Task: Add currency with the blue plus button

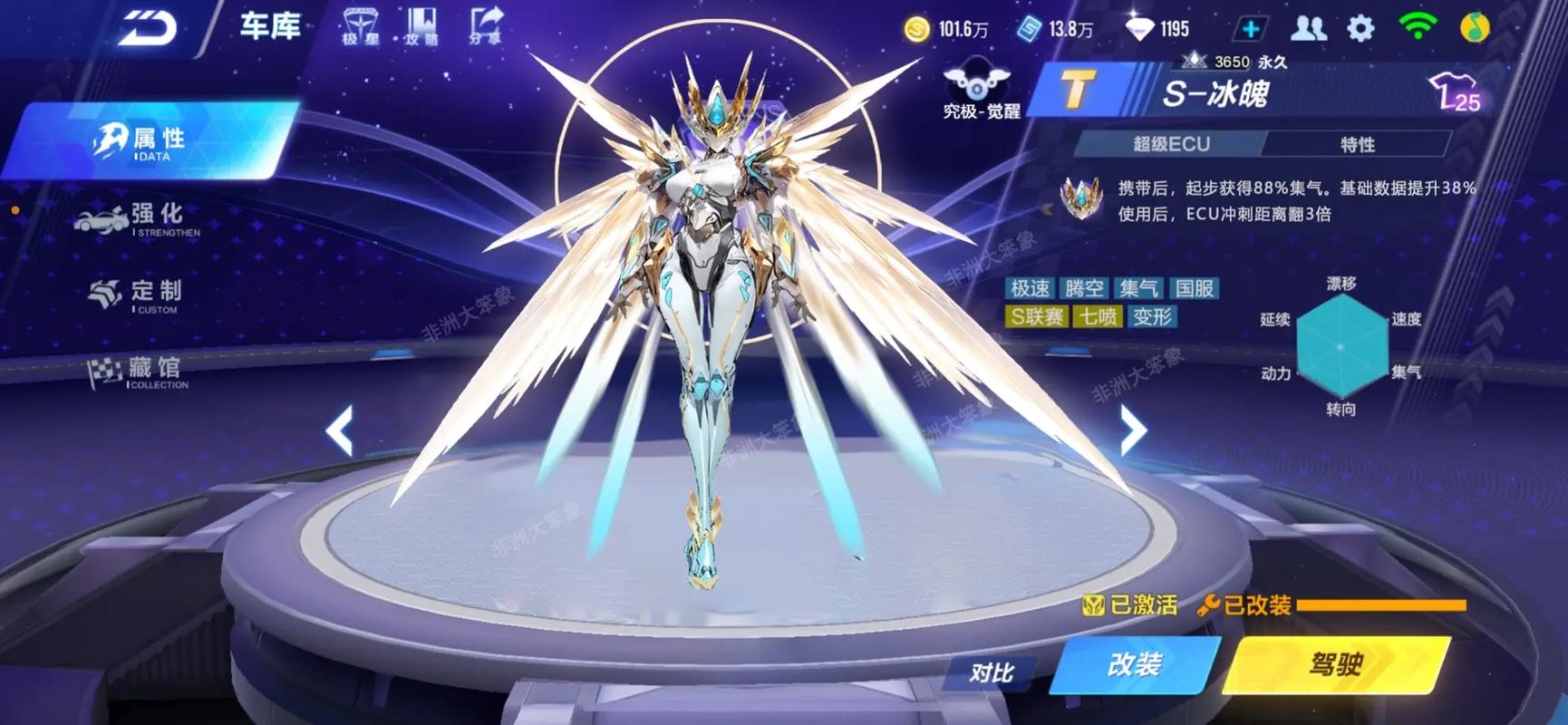Action: 1251,29
